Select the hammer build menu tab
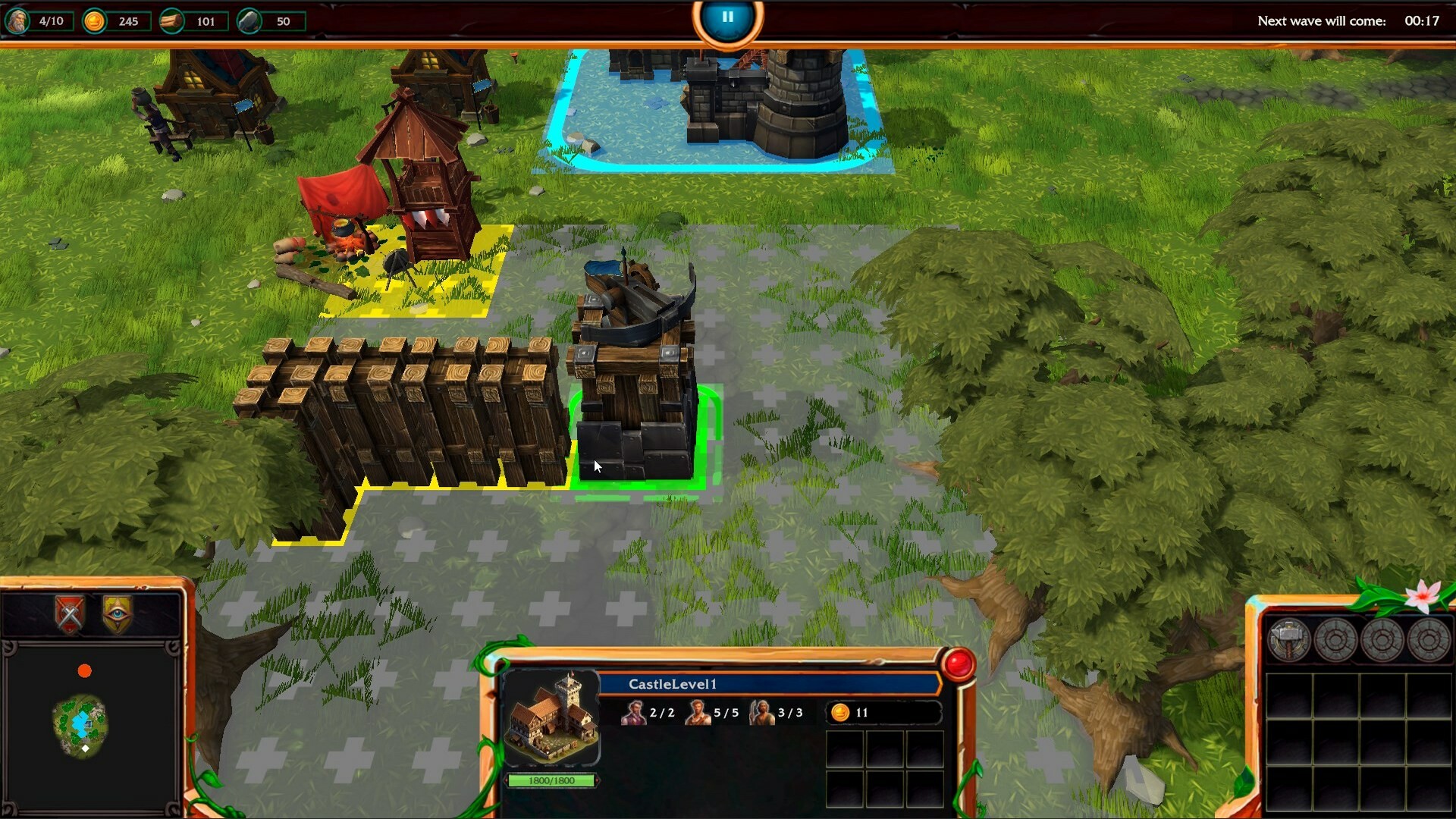 coord(1291,639)
